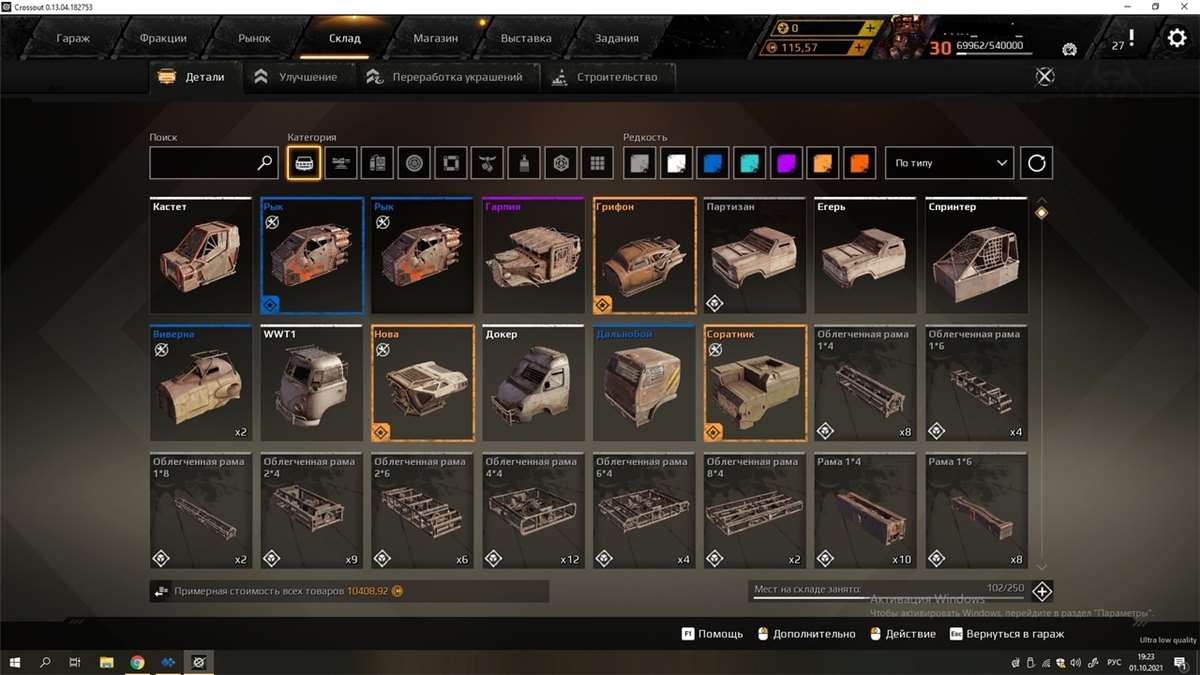Image resolution: width=1200 pixels, height=675 pixels.
Task: Click the refresh filter button
Action: pyautogui.click(x=1037, y=163)
